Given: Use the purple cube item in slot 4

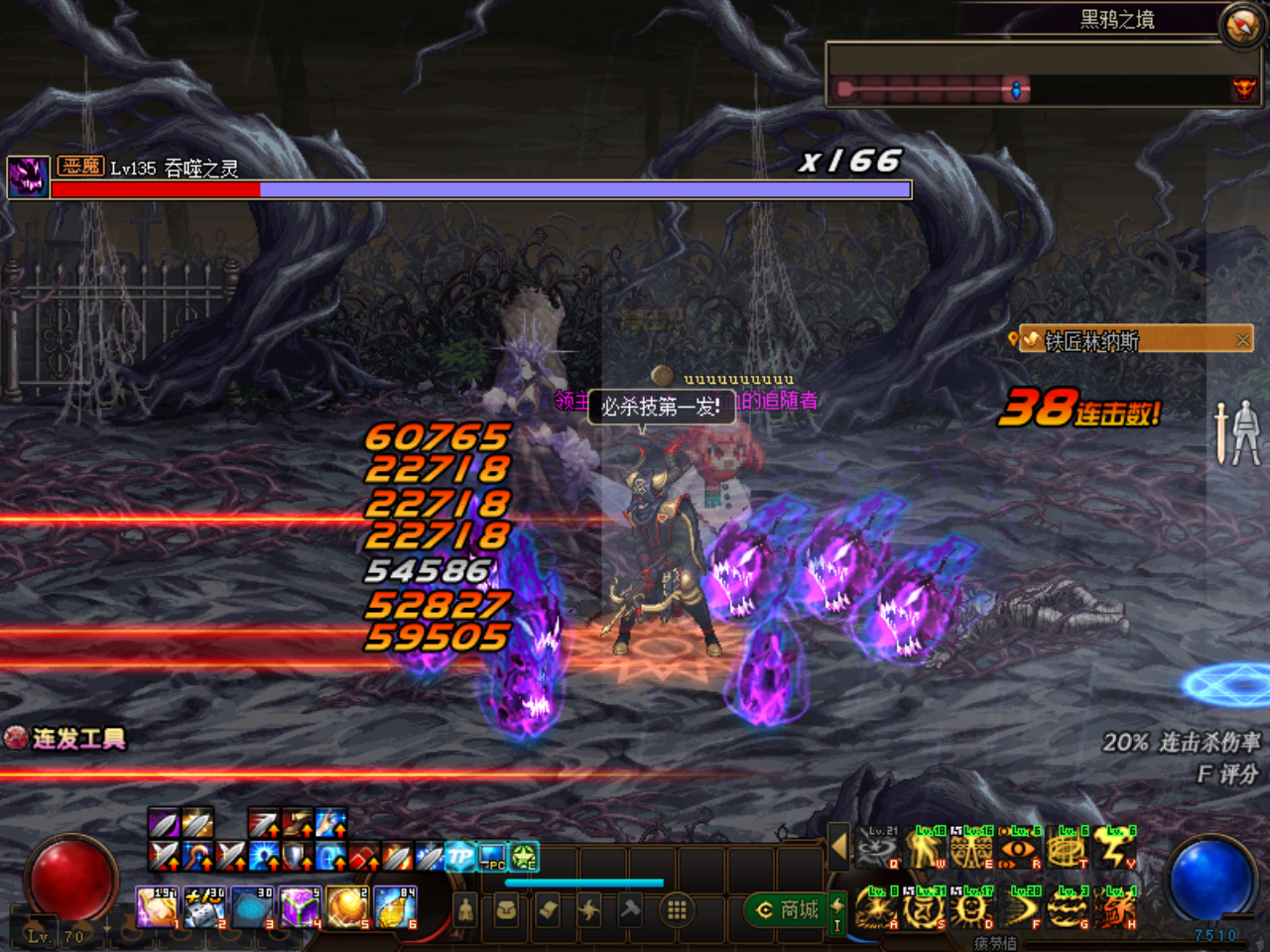Looking at the screenshot, I should (x=298, y=908).
